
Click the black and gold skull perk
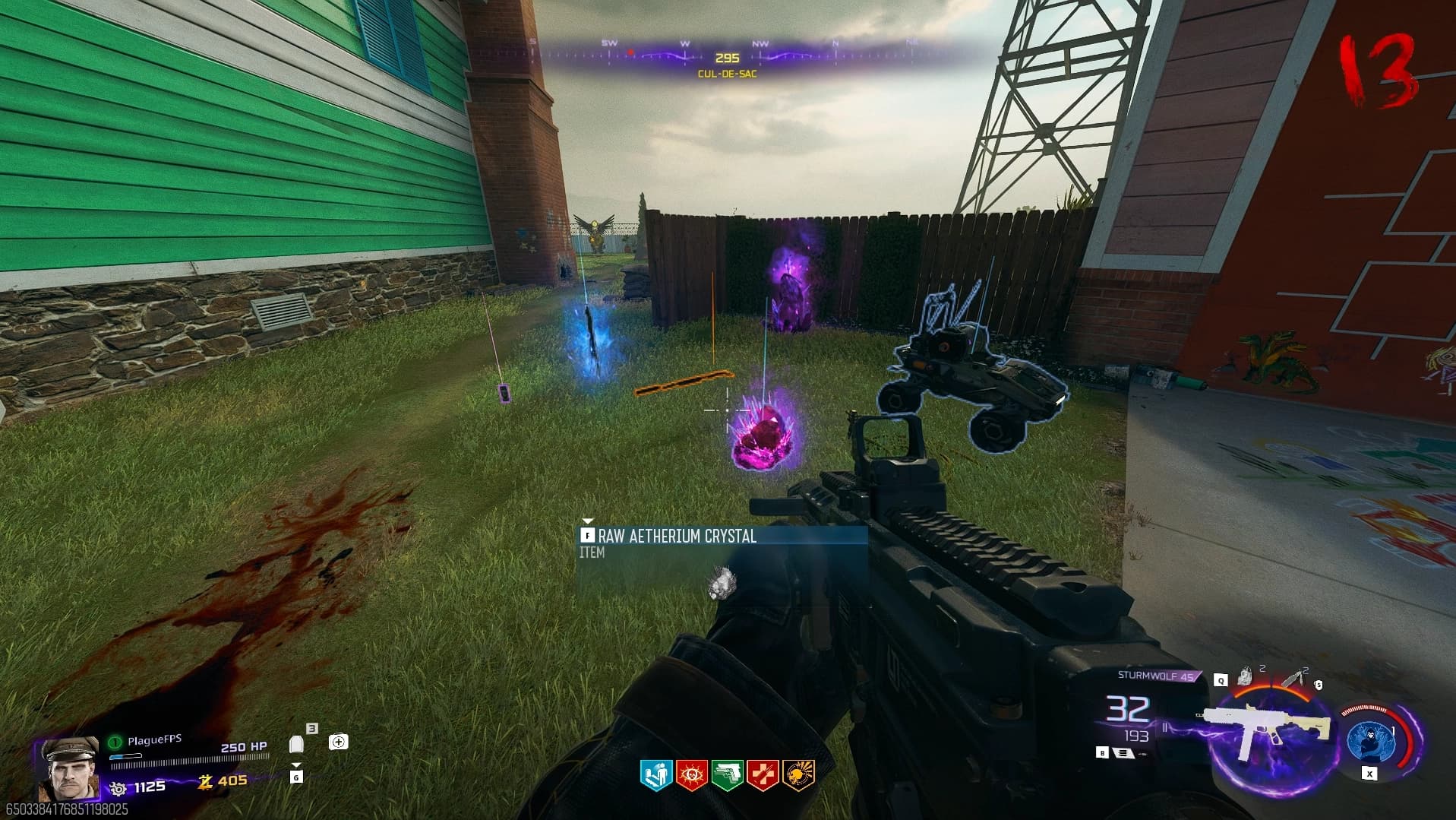click(x=799, y=775)
